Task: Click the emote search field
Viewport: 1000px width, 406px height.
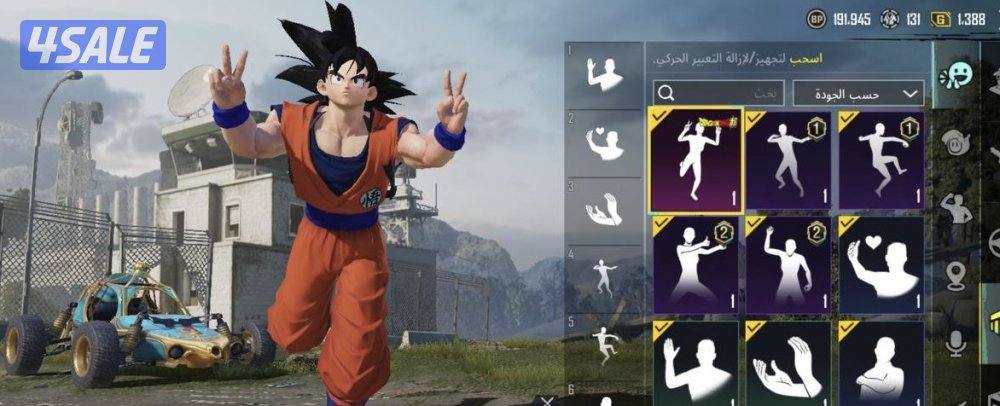Action: (x=716, y=94)
